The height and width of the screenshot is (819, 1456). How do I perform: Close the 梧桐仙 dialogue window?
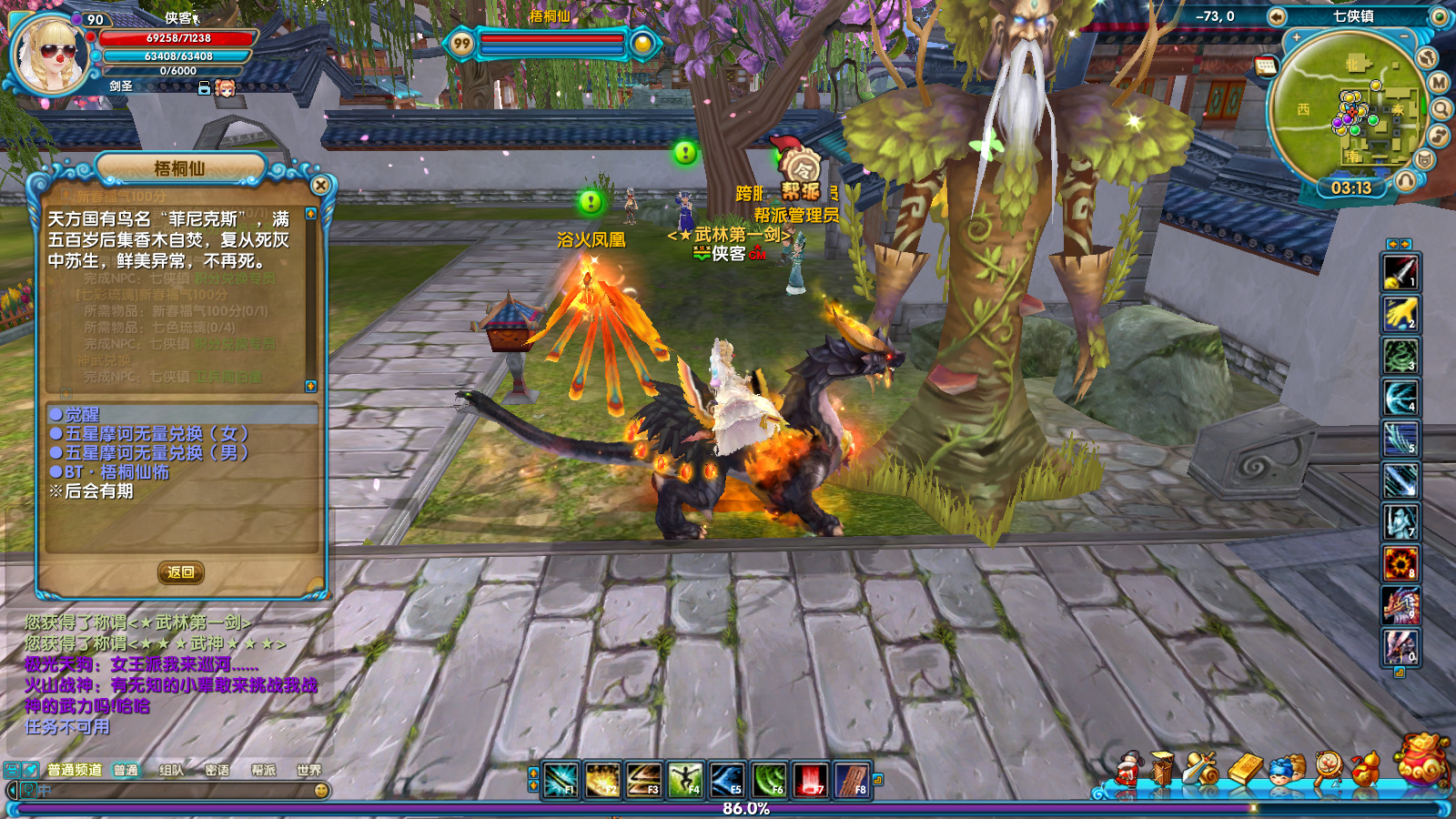tap(320, 186)
